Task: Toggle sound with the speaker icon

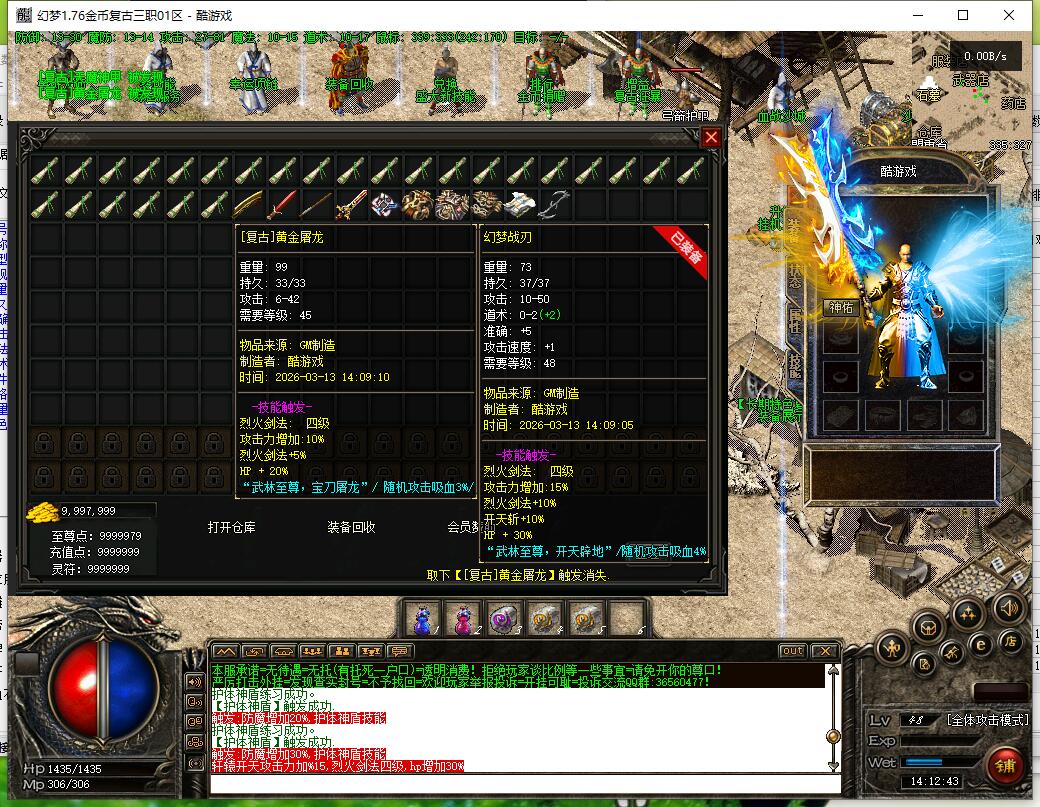Action: click(1009, 607)
